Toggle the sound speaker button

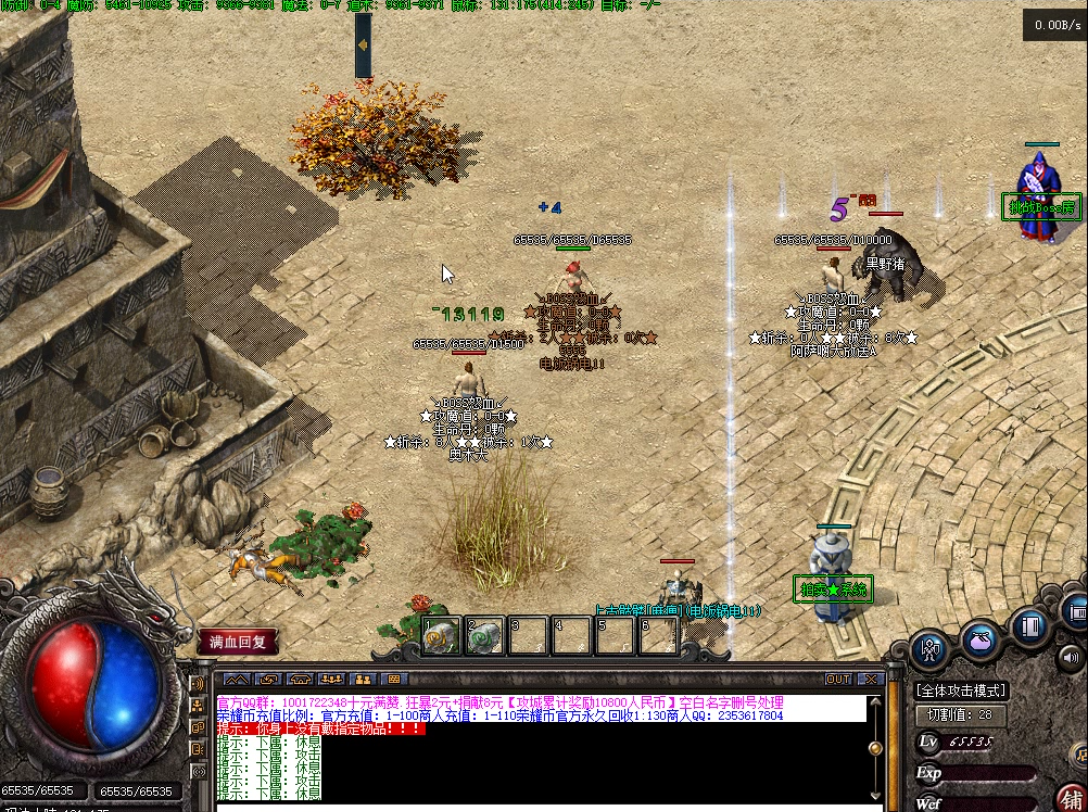tap(1070, 657)
